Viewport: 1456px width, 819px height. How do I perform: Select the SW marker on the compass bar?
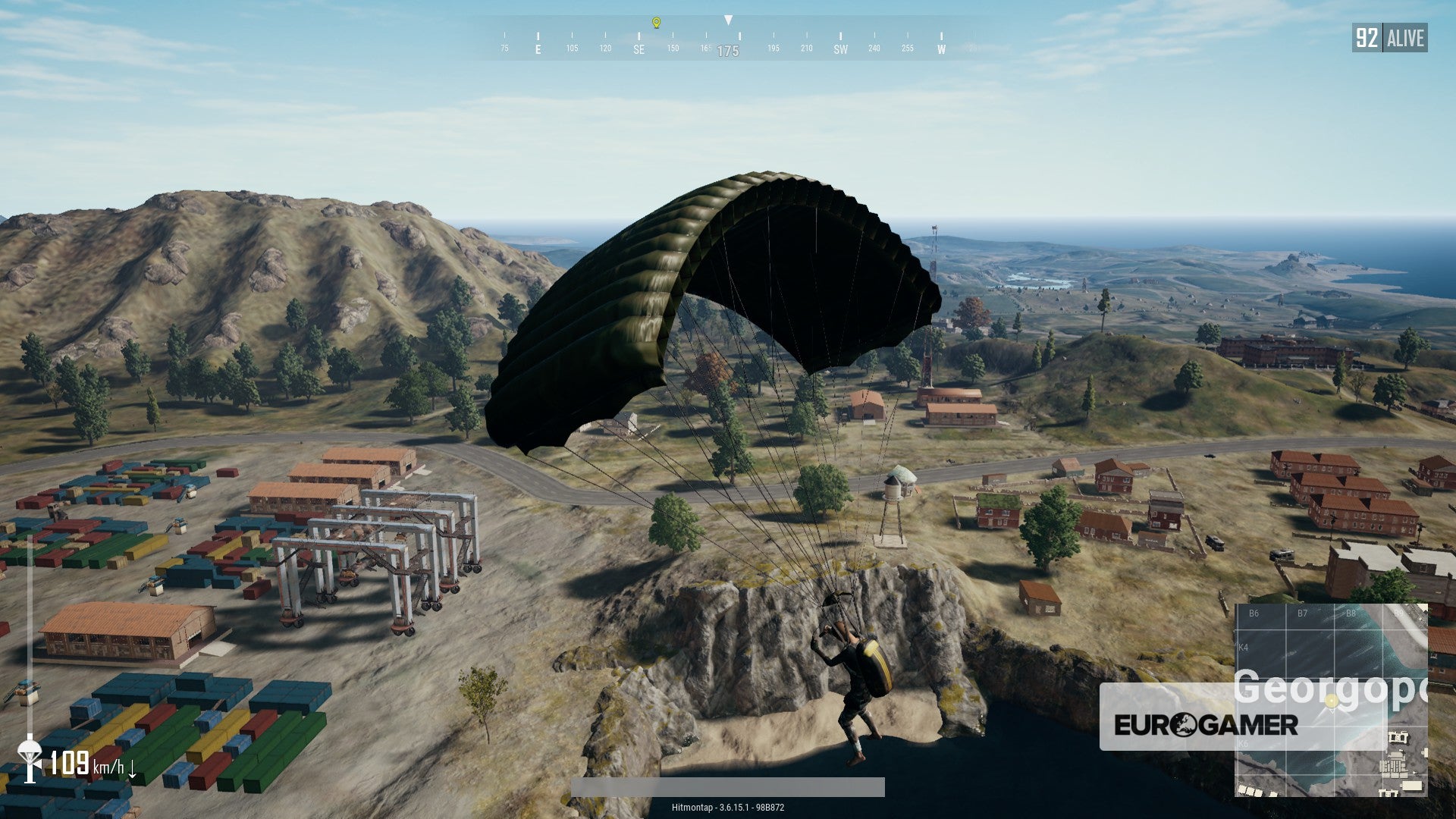tap(841, 49)
